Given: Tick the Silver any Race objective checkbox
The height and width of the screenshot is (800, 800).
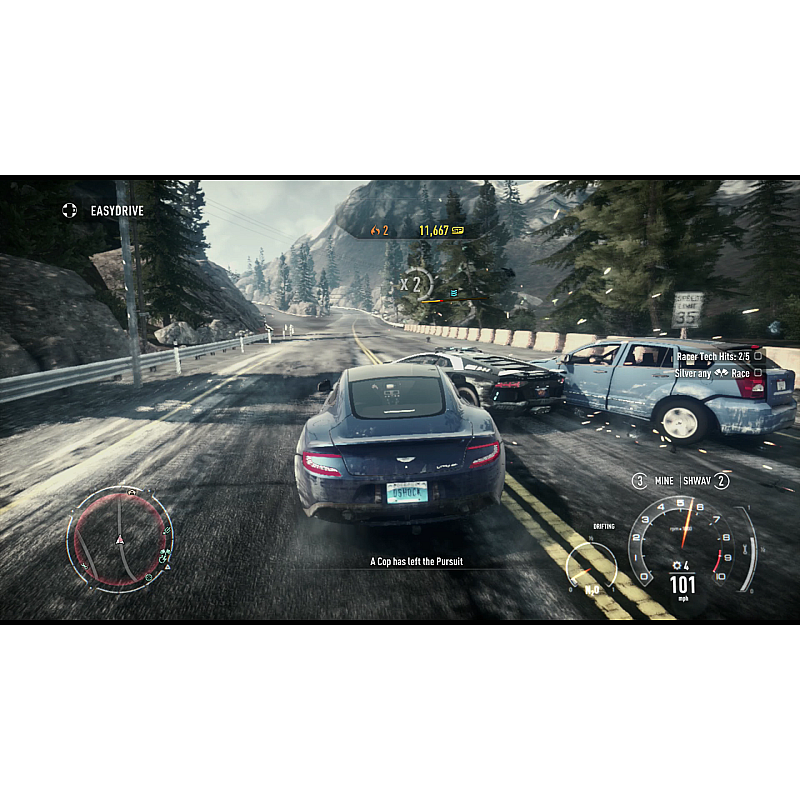Looking at the screenshot, I should (x=757, y=374).
